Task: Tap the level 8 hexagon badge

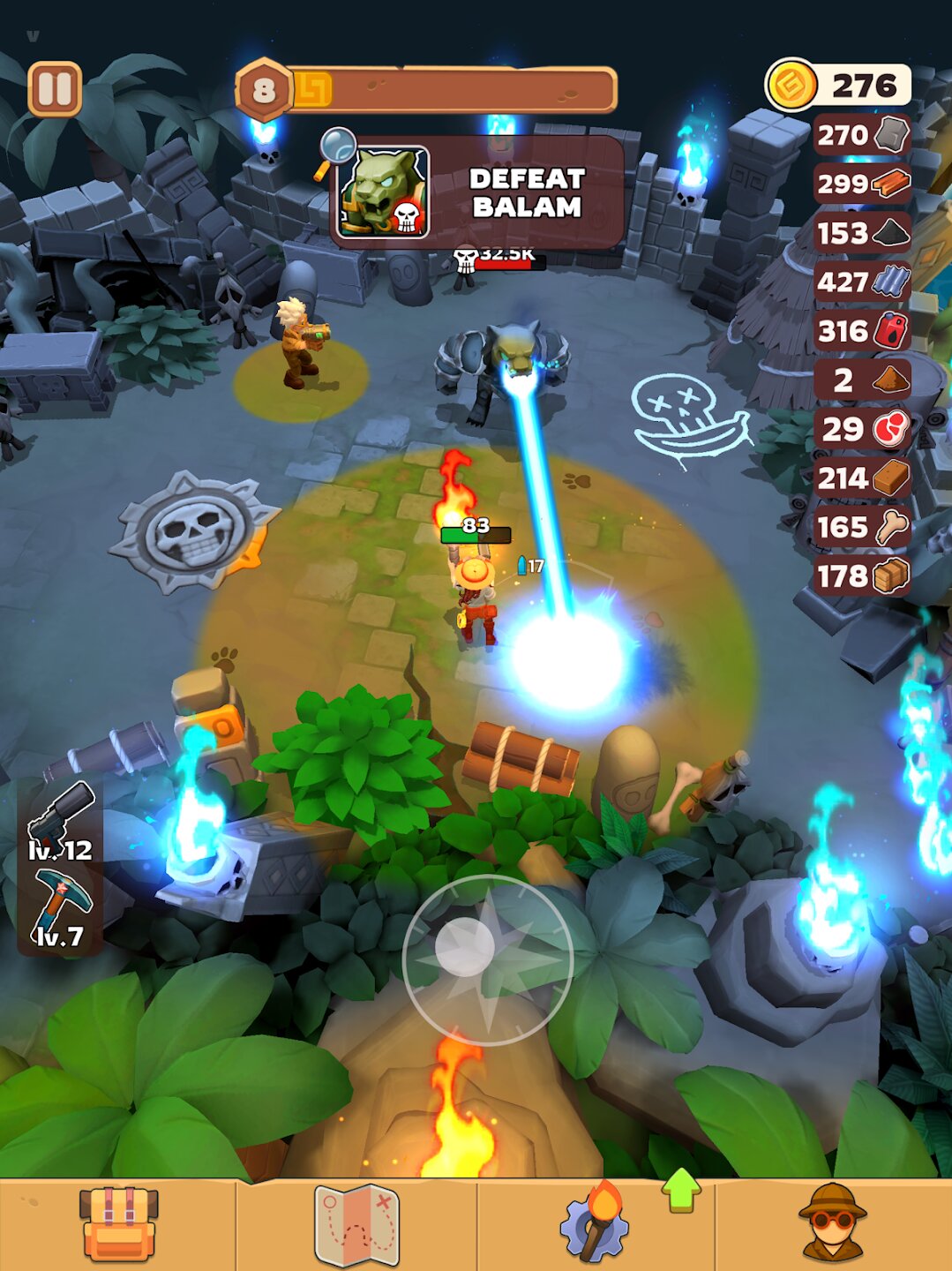Action: click(x=264, y=90)
